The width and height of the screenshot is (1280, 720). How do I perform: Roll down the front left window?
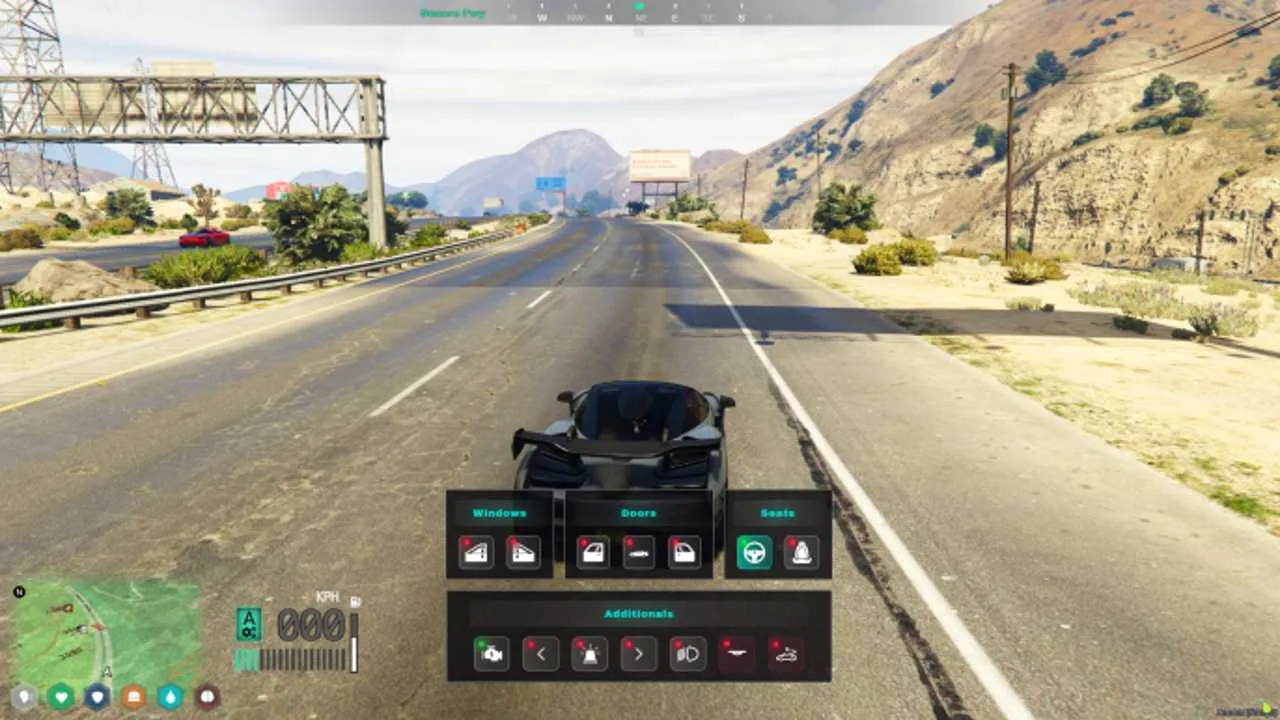click(x=474, y=552)
